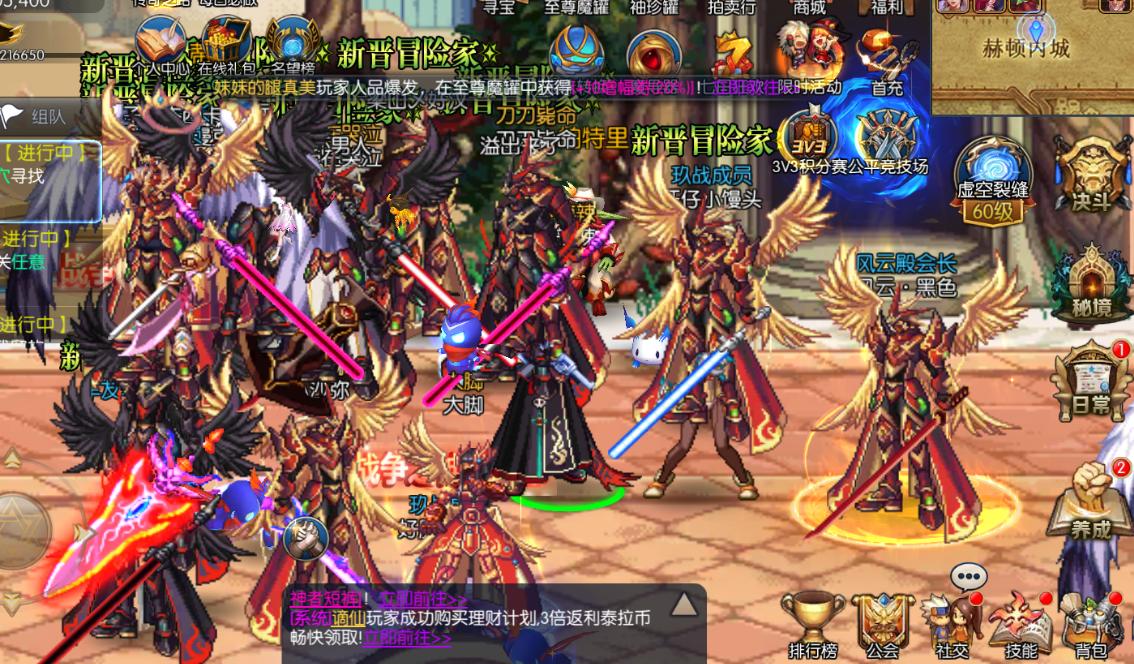Open the 技能 skills book
Image resolution: width=1134 pixels, height=664 pixels.
(1020, 620)
